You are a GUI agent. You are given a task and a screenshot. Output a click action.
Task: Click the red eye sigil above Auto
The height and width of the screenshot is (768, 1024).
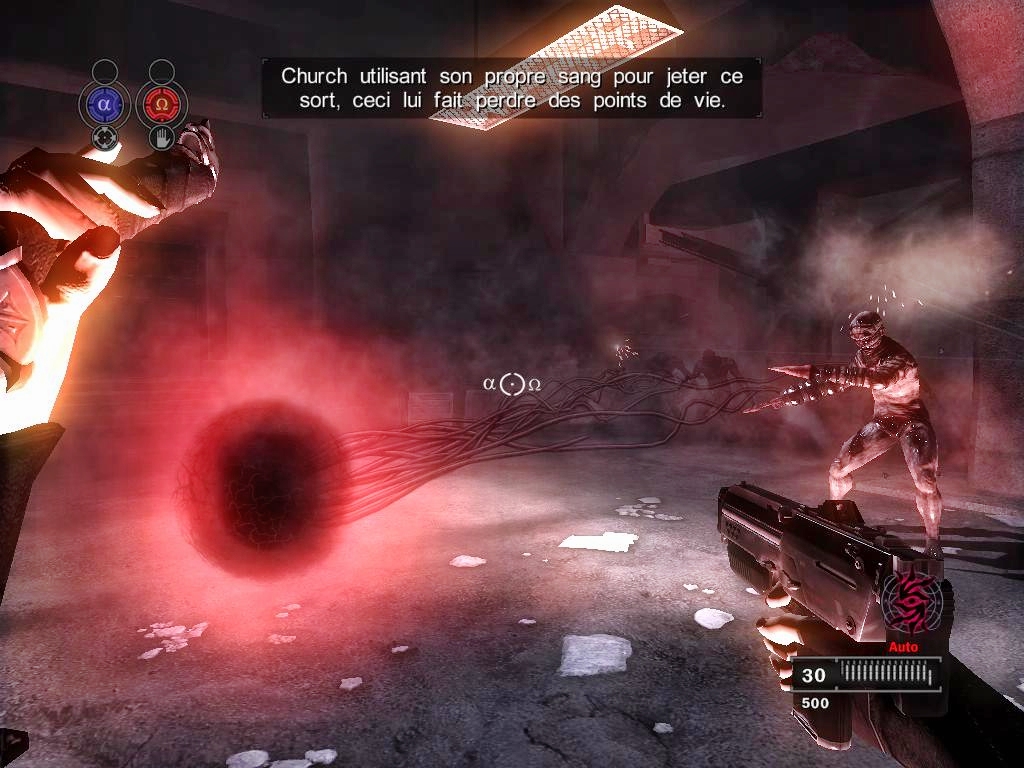(912, 602)
